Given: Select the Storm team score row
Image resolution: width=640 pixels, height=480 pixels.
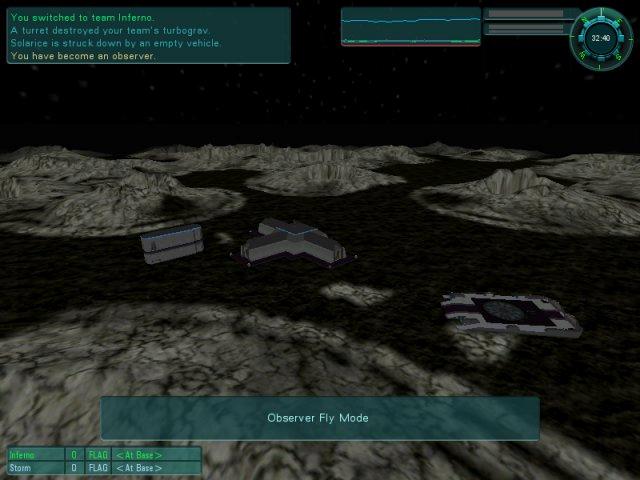Looking at the screenshot, I should click(x=104, y=468).
